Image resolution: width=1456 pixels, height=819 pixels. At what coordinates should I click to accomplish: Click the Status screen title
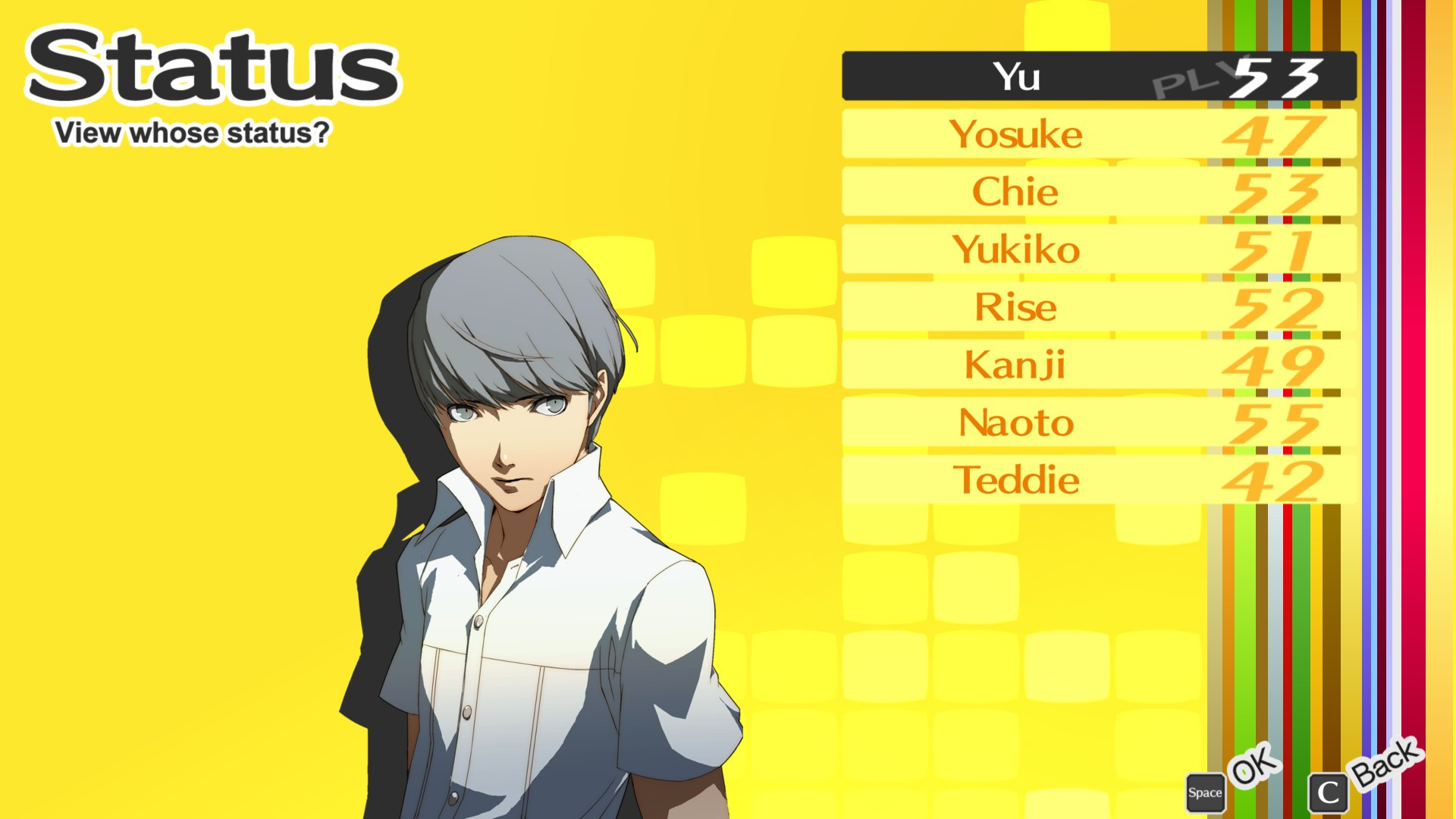212,68
